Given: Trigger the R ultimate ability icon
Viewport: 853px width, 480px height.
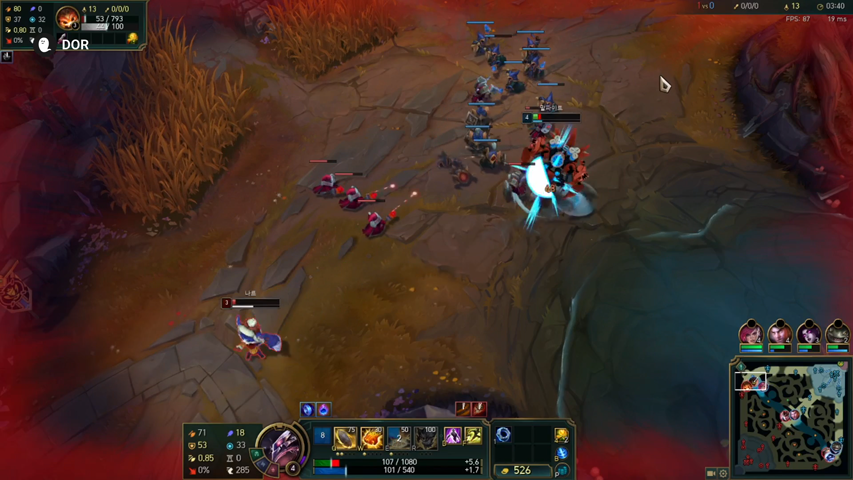Looking at the screenshot, I should 426,437.
